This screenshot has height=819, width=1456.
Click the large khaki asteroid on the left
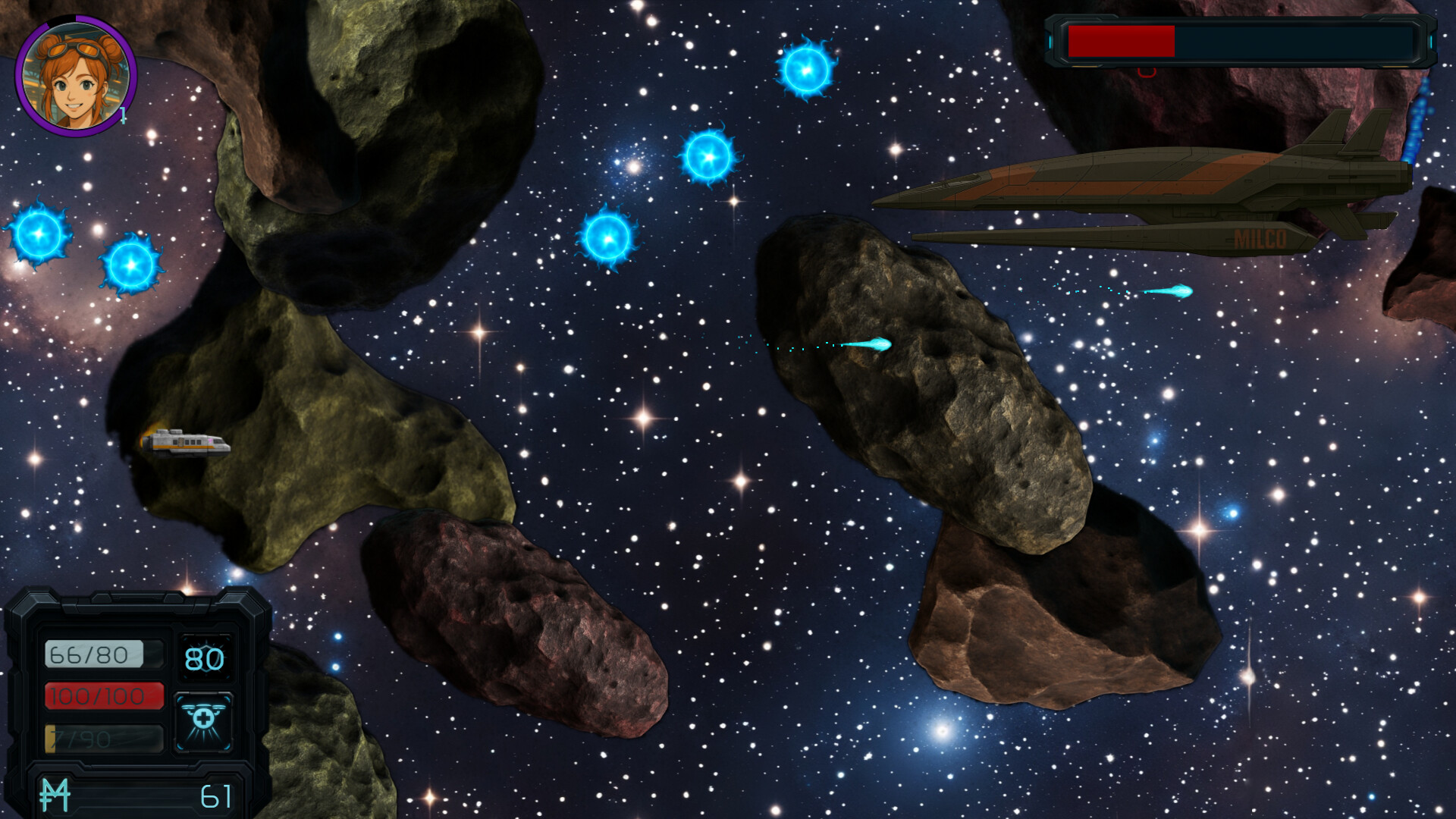coord(318,417)
